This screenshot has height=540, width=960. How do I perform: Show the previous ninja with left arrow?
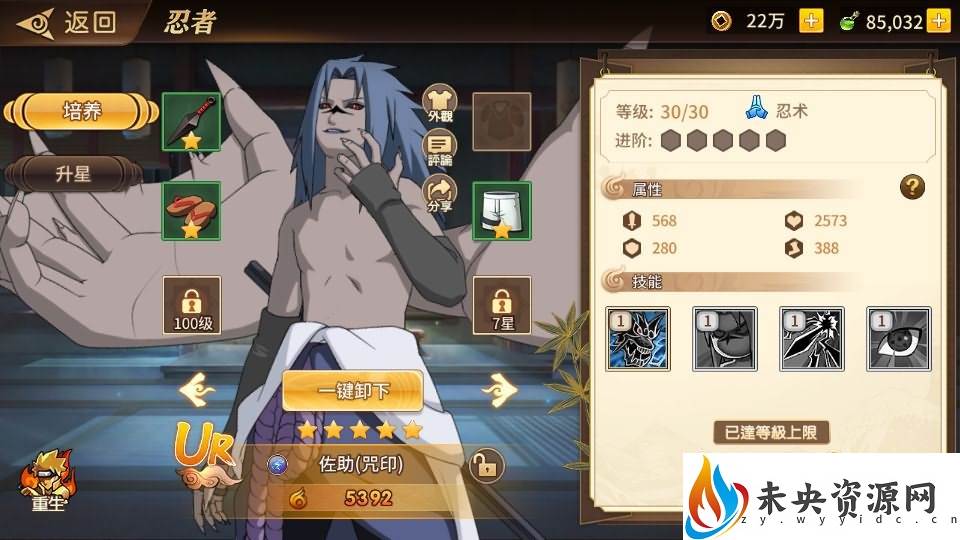point(197,388)
